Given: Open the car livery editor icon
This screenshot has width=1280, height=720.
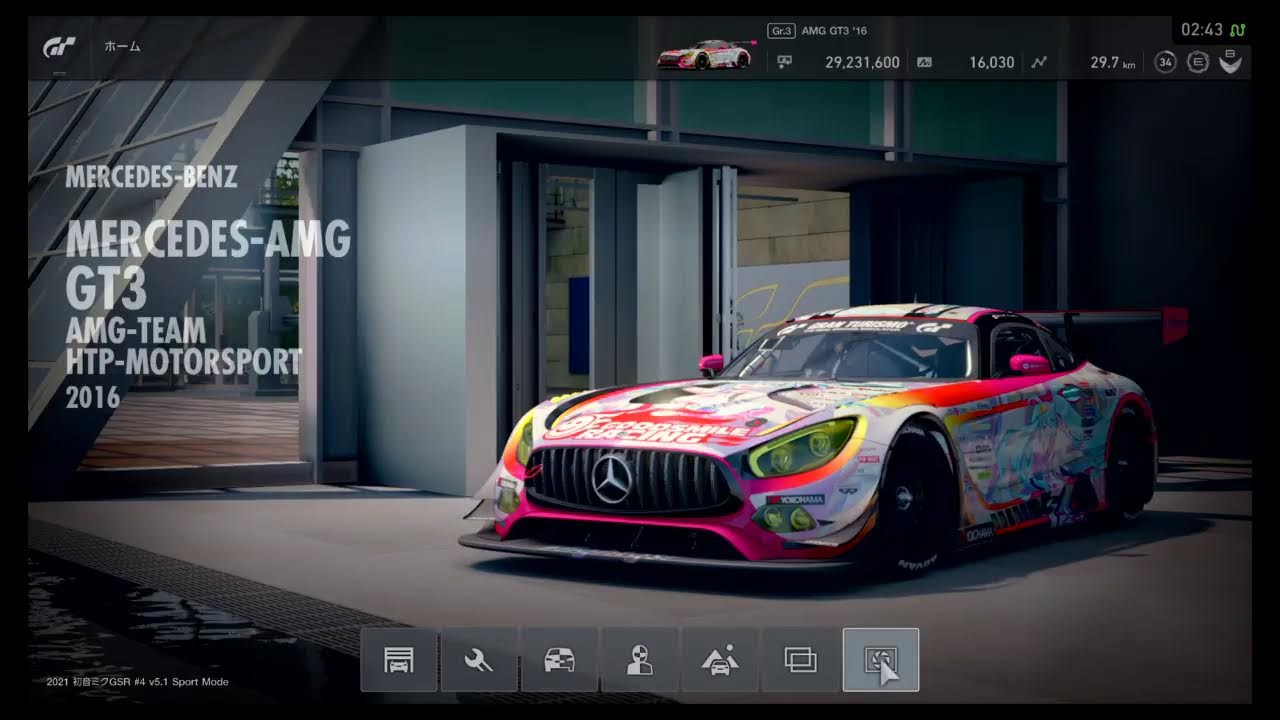Looking at the screenshot, I should coord(559,660).
